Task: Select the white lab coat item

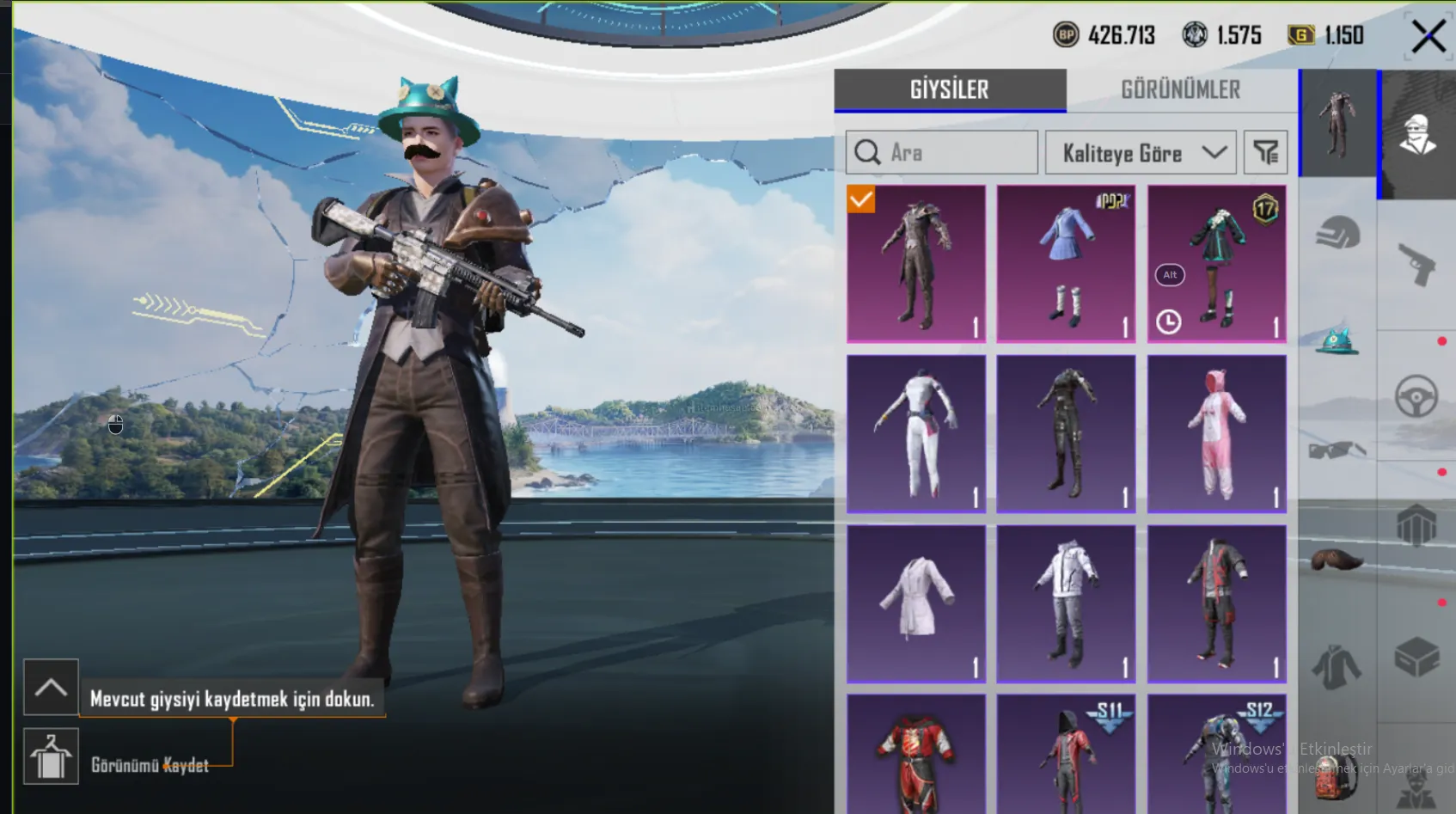Action: click(916, 603)
